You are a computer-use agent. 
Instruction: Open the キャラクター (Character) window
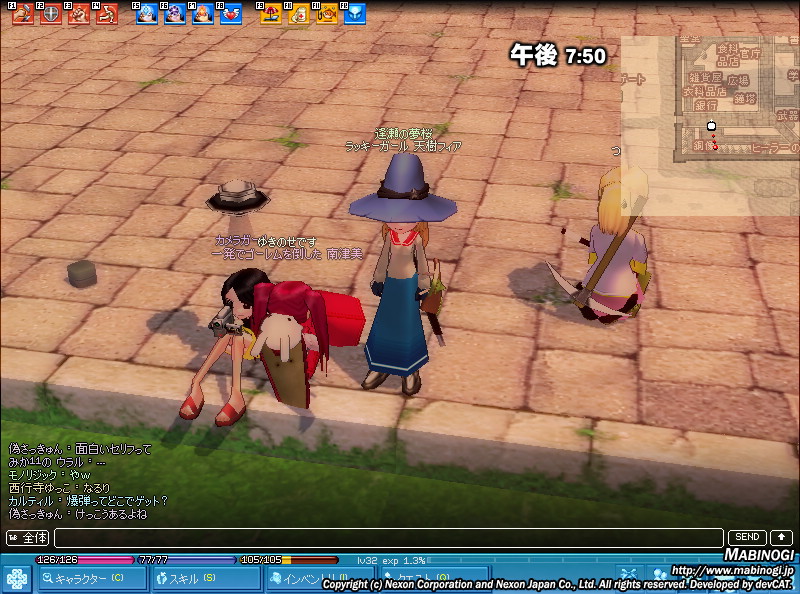click(88, 578)
